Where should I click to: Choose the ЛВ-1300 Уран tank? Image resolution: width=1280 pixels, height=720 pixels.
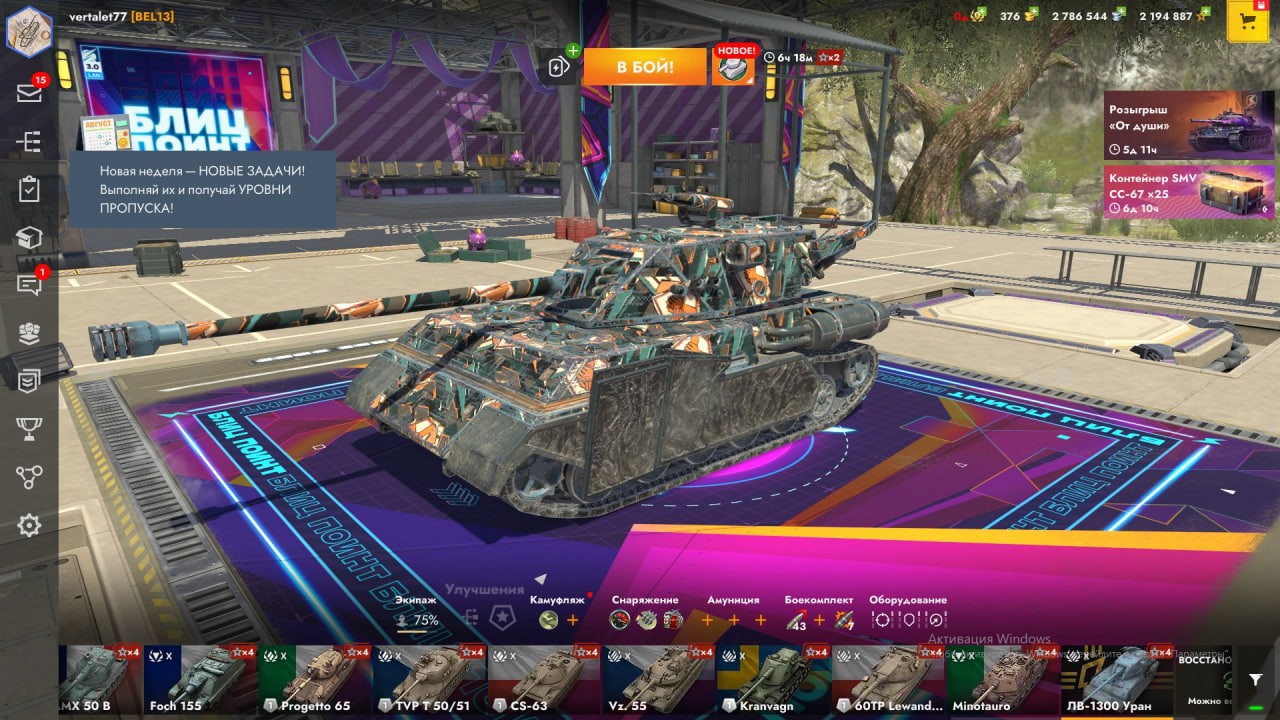[1117, 681]
